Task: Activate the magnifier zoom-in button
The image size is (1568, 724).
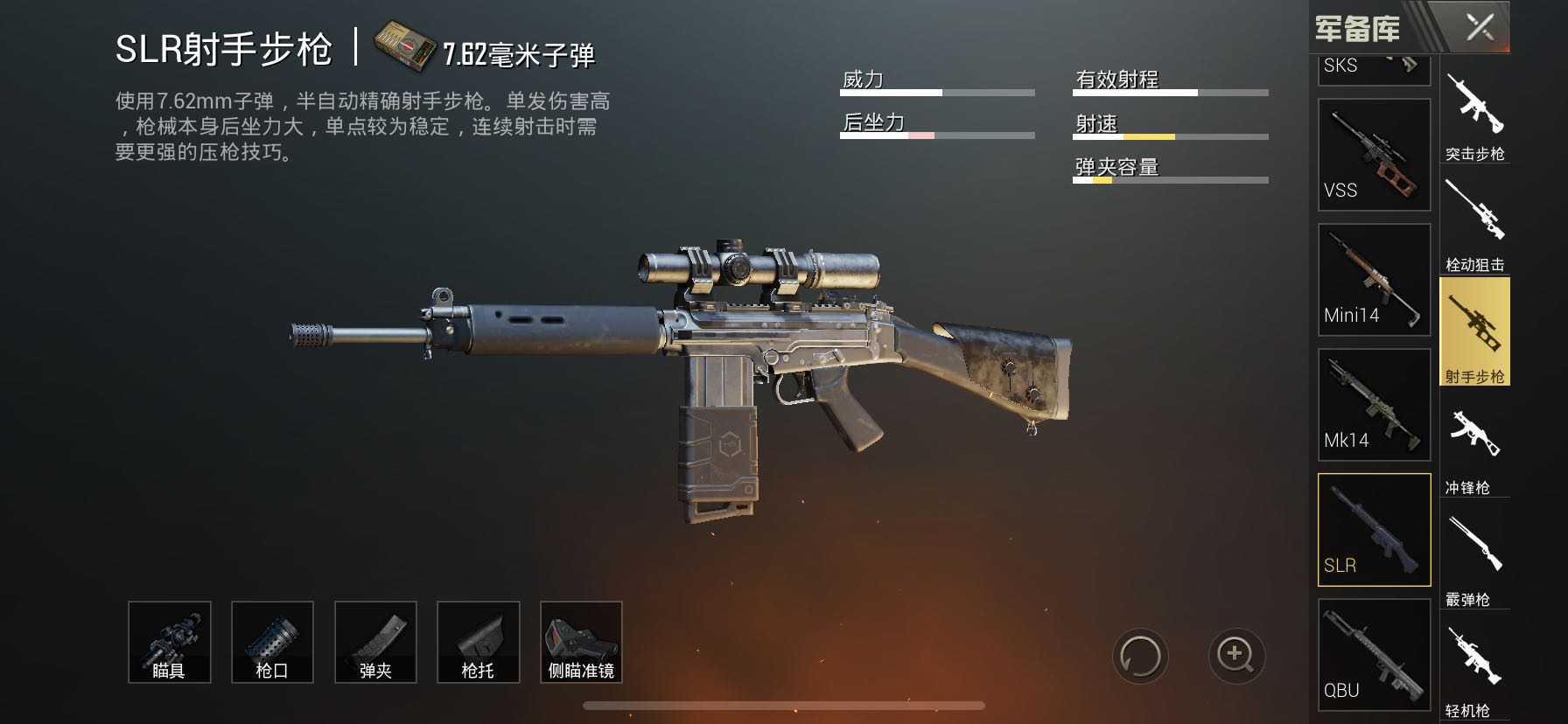Action: pos(1235,656)
